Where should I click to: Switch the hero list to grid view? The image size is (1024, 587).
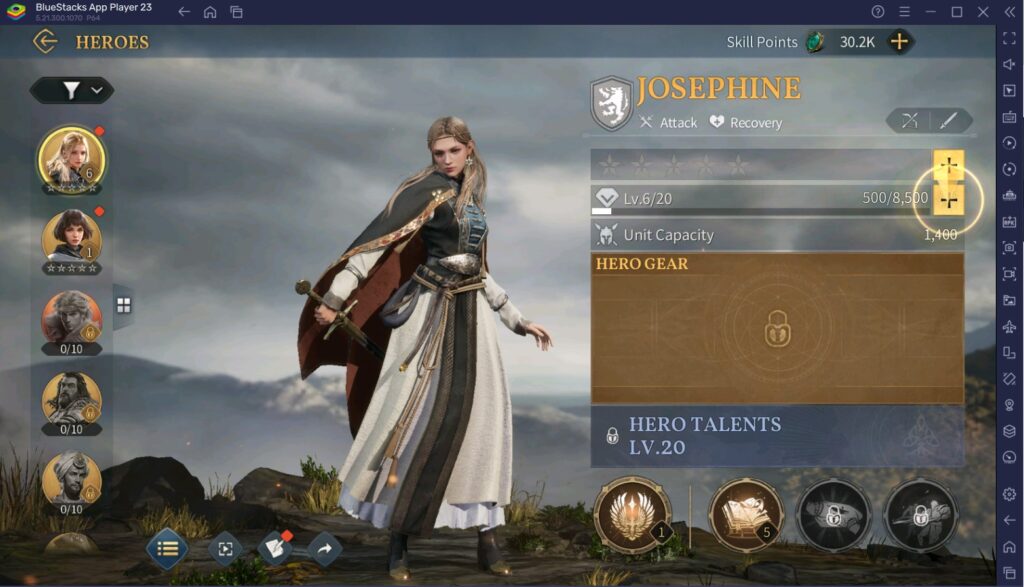123,306
